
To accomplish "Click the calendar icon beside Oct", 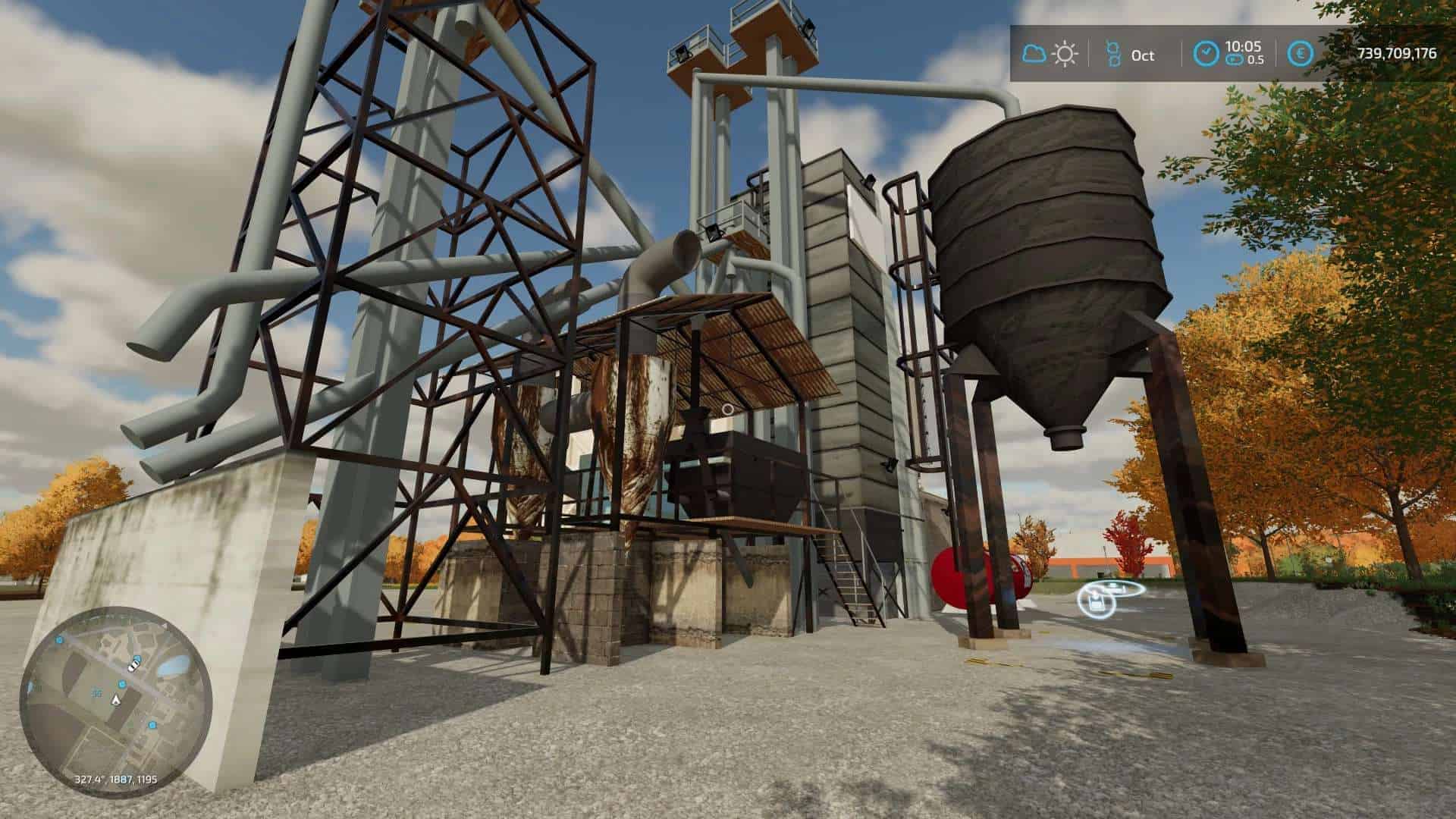I will pos(1112,55).
